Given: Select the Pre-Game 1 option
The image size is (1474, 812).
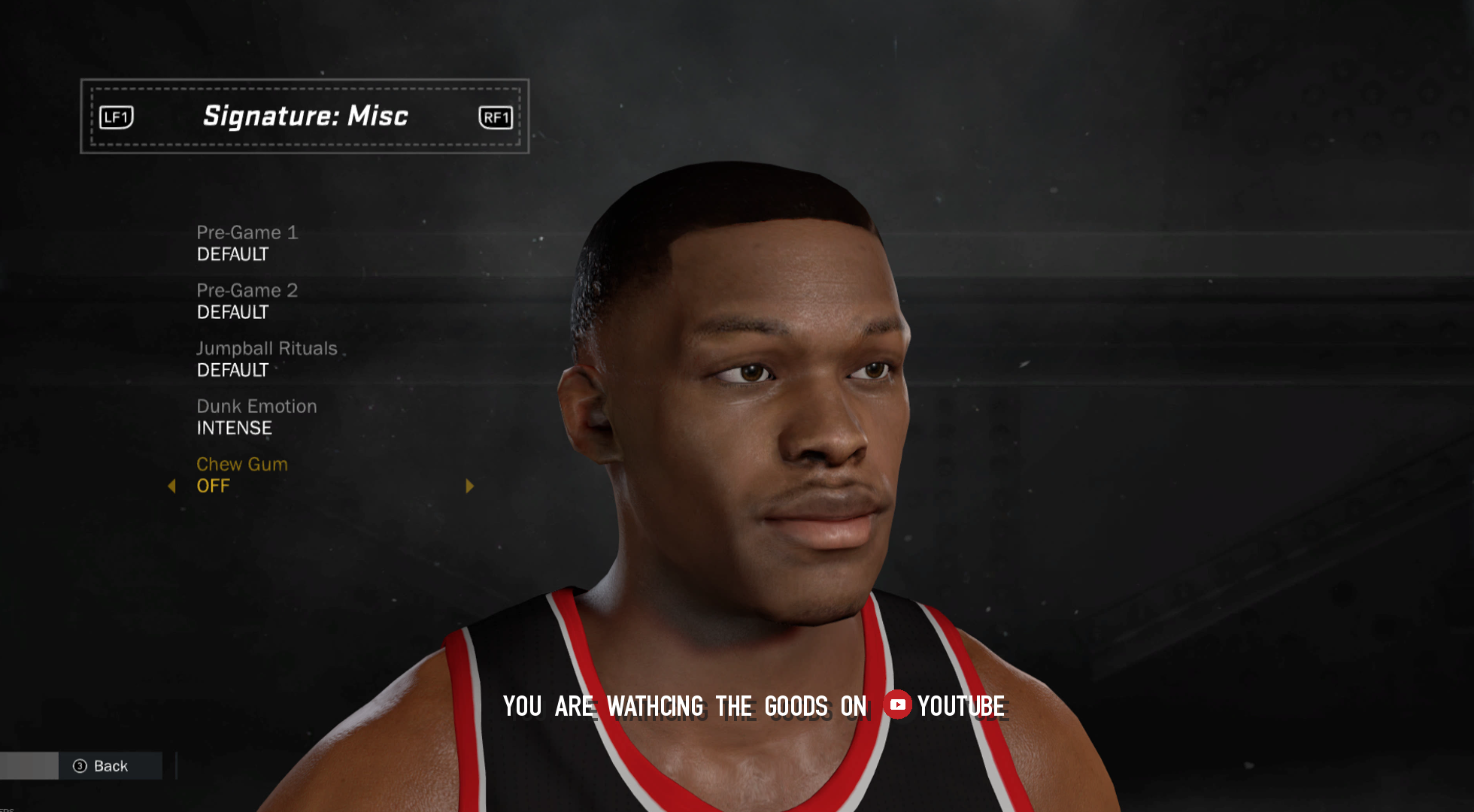Looking at the screenshot, I should pyautogui.click(x=247, y=243).
